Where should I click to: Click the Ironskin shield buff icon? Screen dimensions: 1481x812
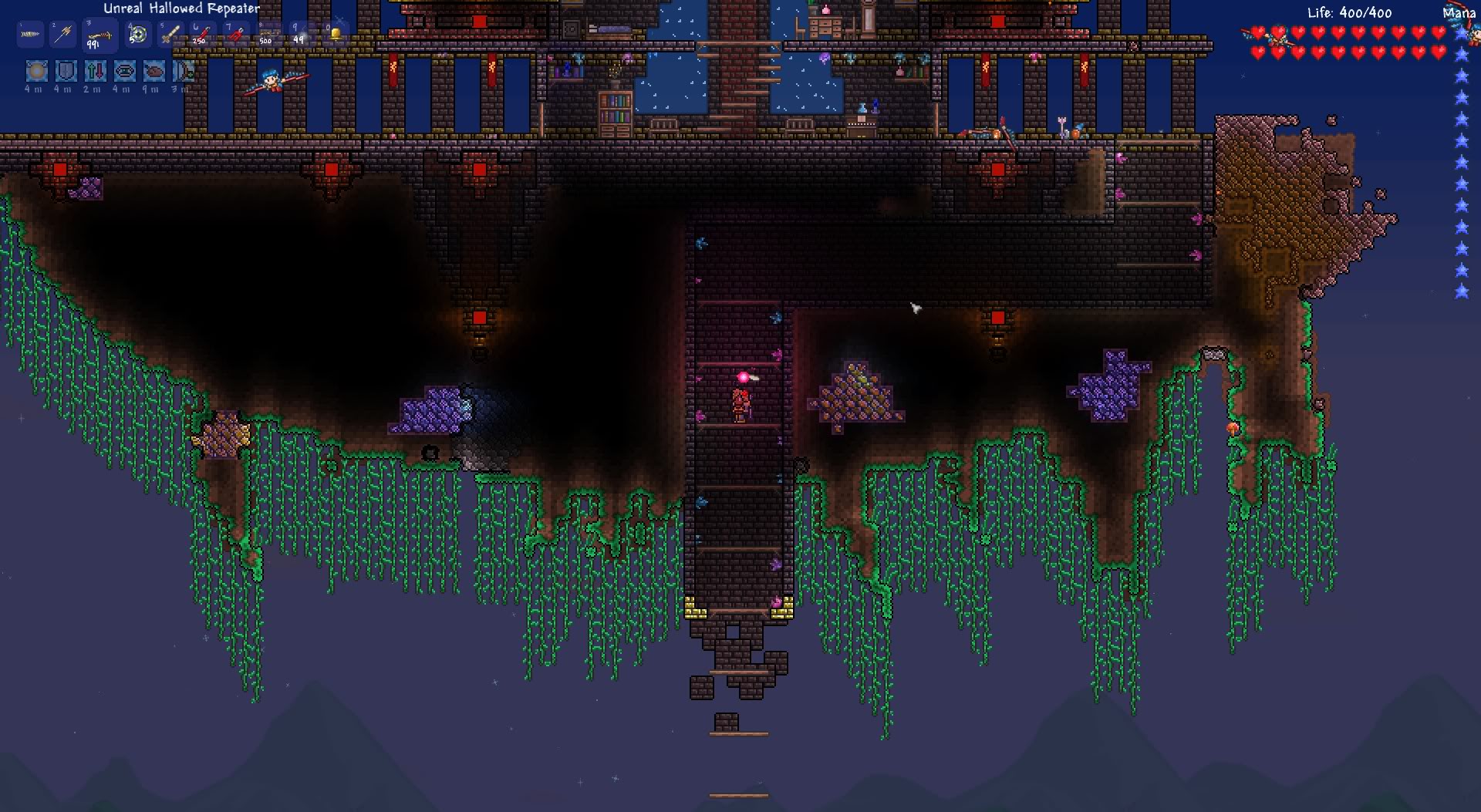click(66, 72)
